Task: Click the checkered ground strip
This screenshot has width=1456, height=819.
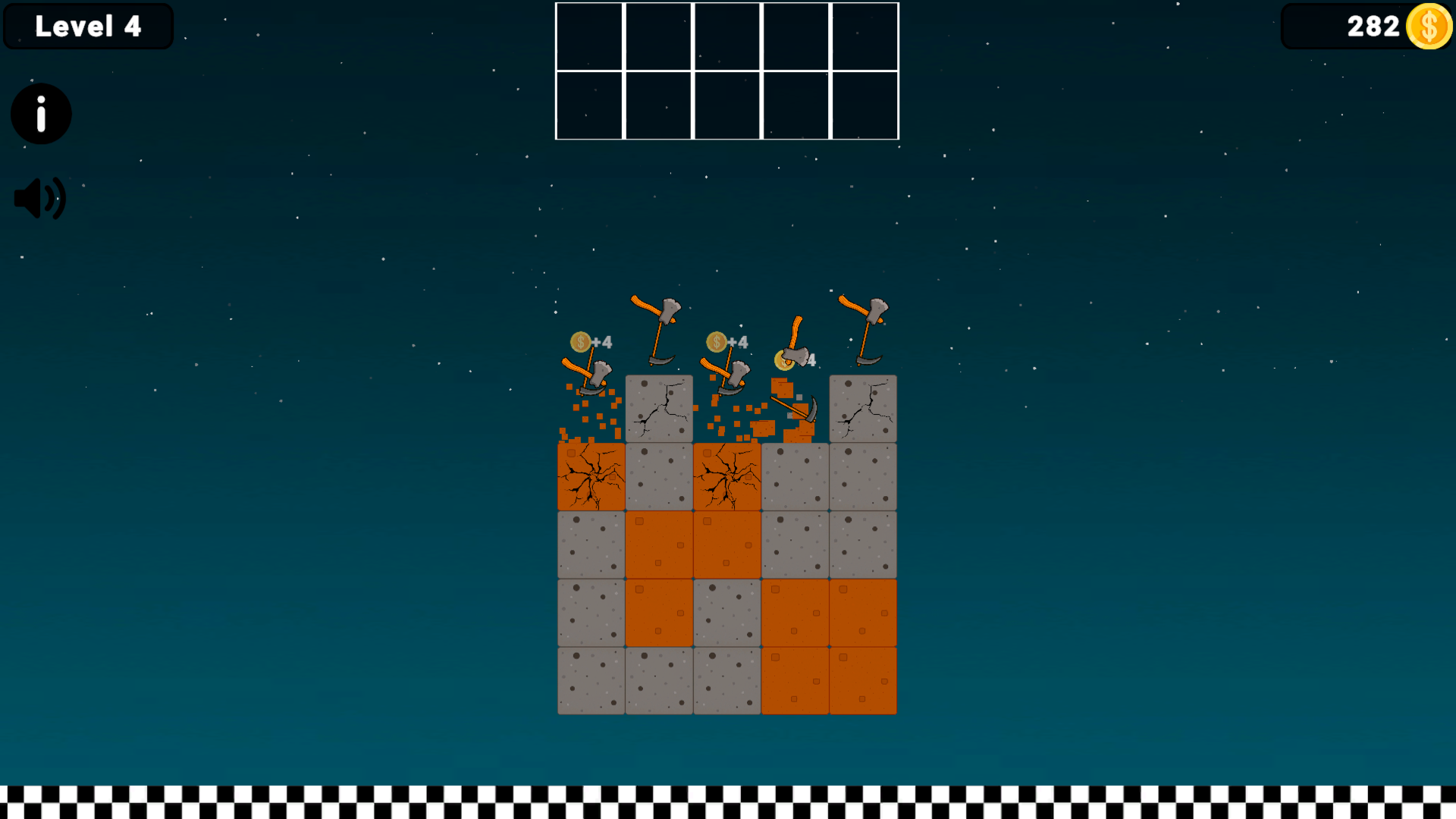Action: tap(728, 800)
